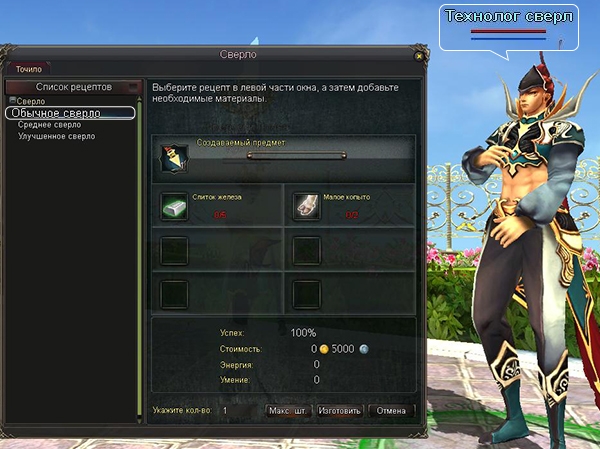Craft the item with Изготовить
Viewport: 600px width, 449px height.
[340, 410]
